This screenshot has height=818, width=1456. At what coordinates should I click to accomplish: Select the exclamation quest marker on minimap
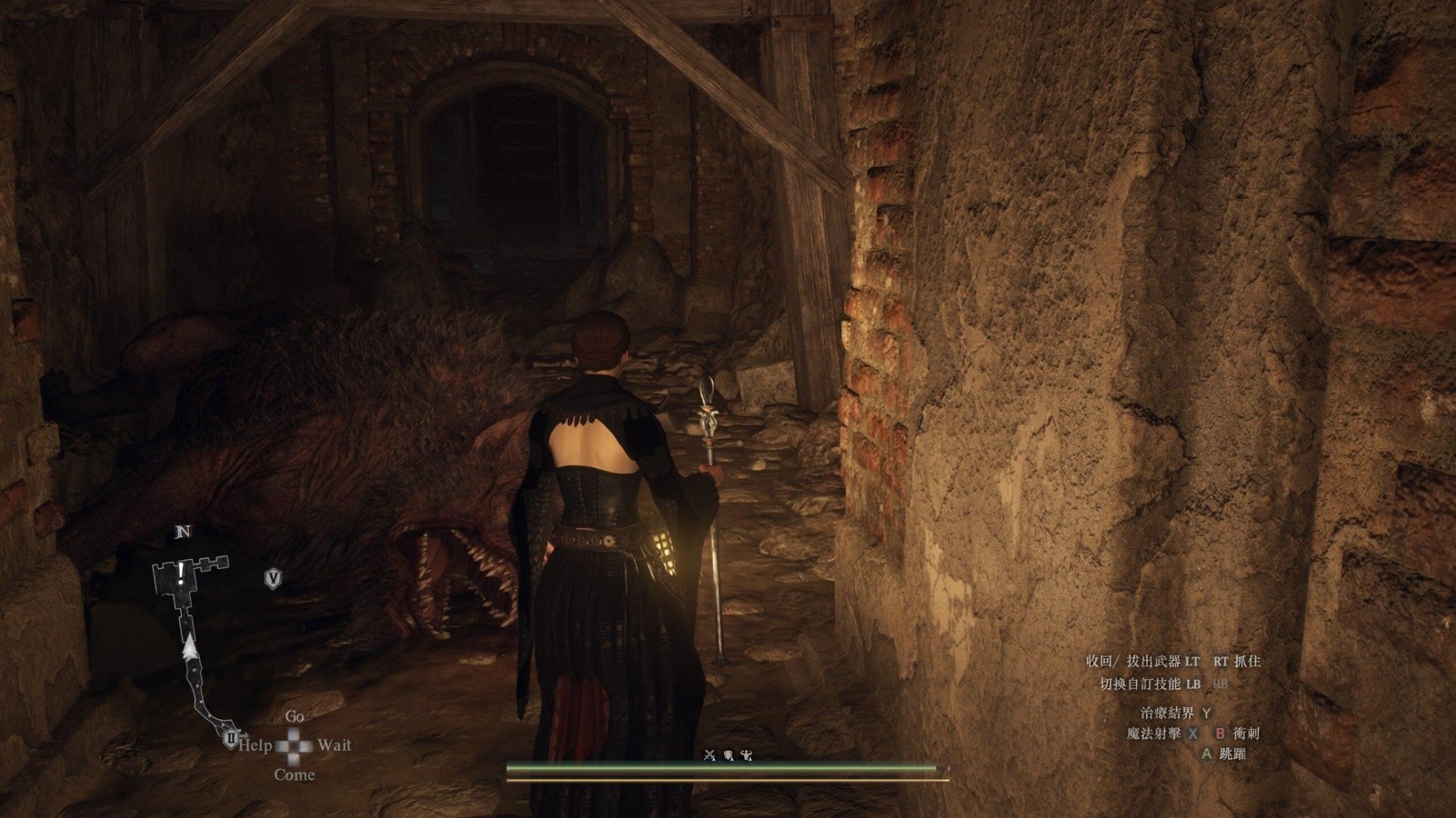pos(181,573)
